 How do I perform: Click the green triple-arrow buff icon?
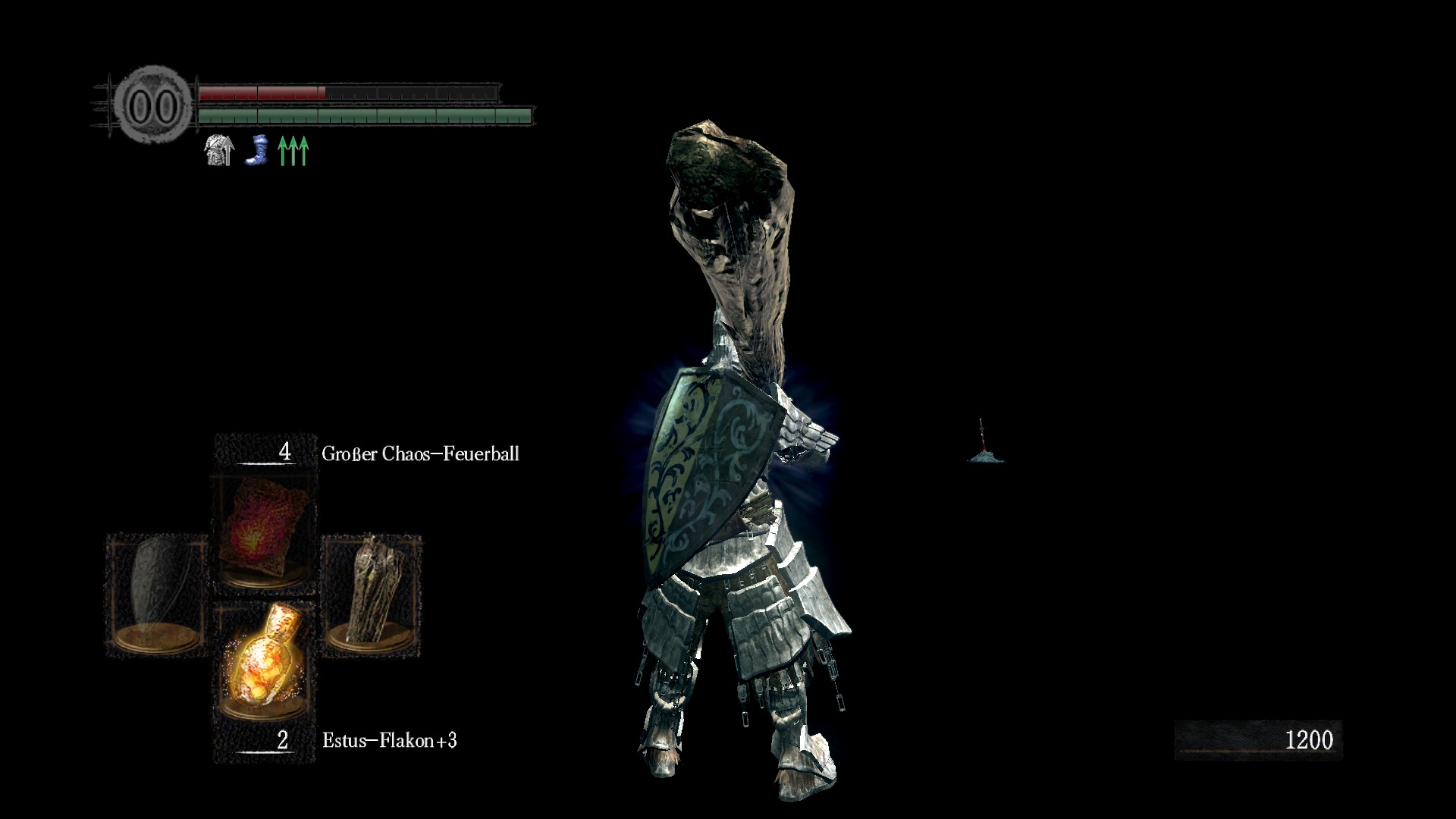(293, 150)
